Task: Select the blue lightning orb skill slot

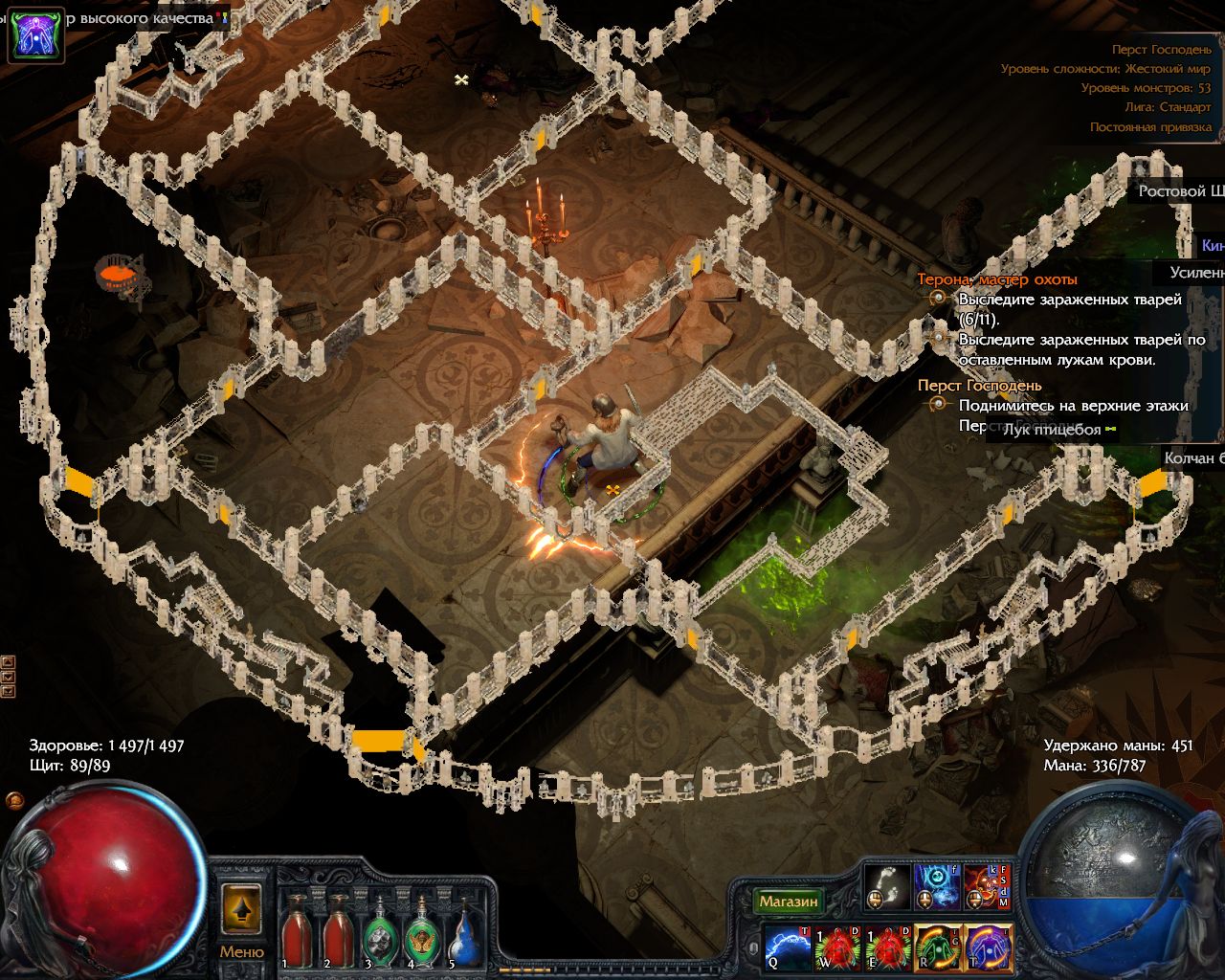Action: pyautogui.click(x=938, y=885)
